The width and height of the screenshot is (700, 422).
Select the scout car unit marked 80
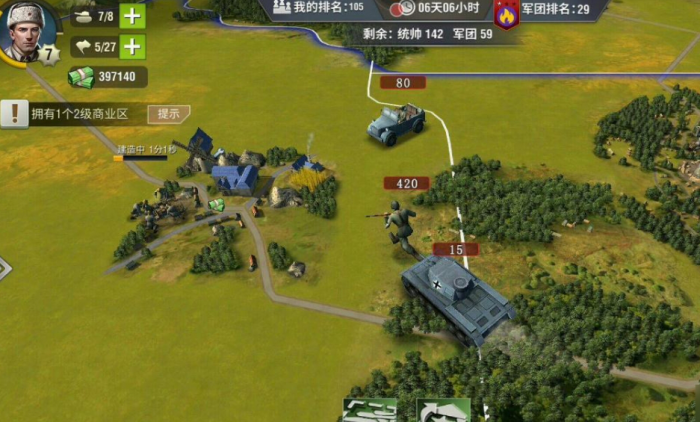click(396, 123)
